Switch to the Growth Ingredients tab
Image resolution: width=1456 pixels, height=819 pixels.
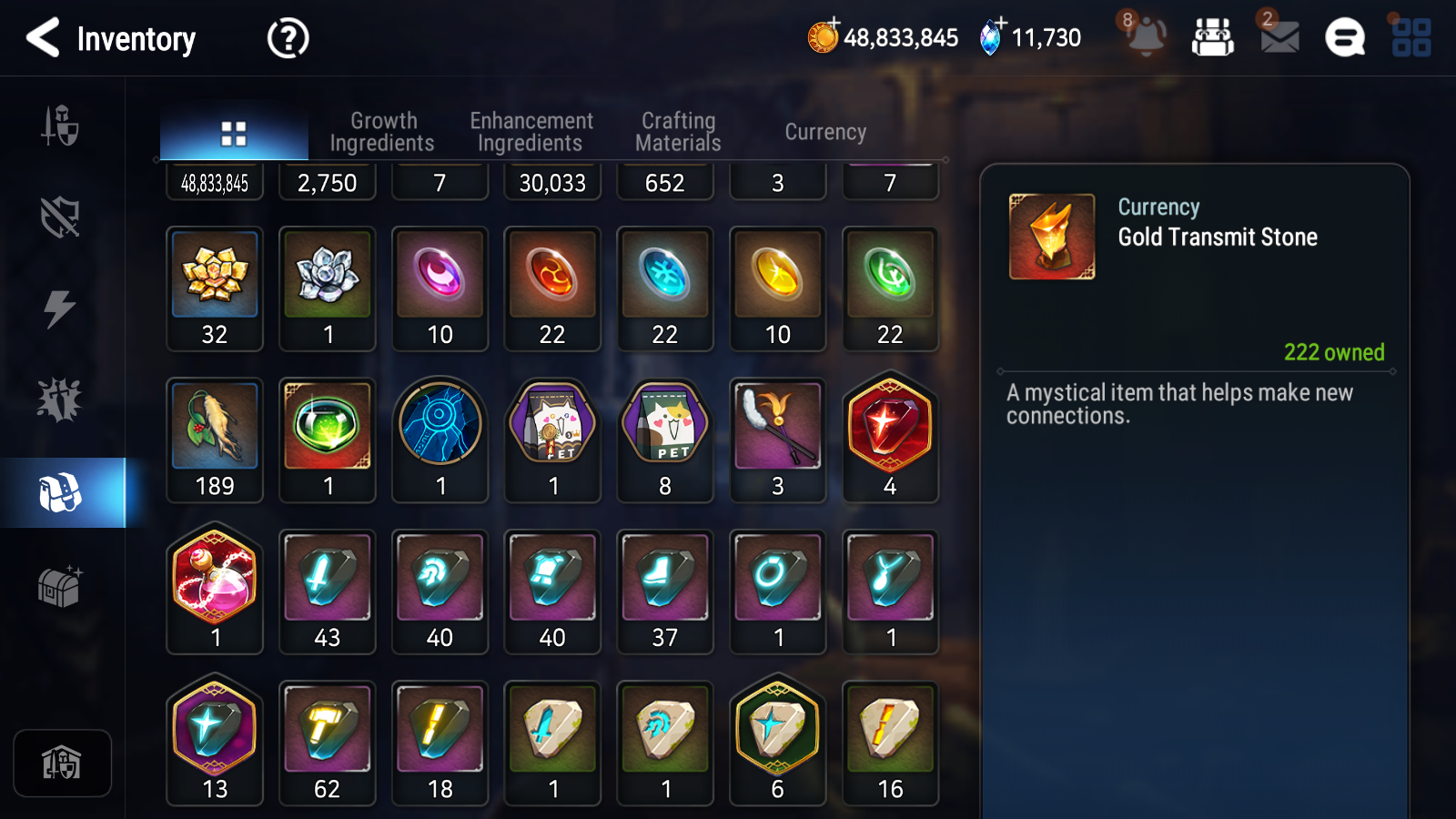click(x=382, y=132)
